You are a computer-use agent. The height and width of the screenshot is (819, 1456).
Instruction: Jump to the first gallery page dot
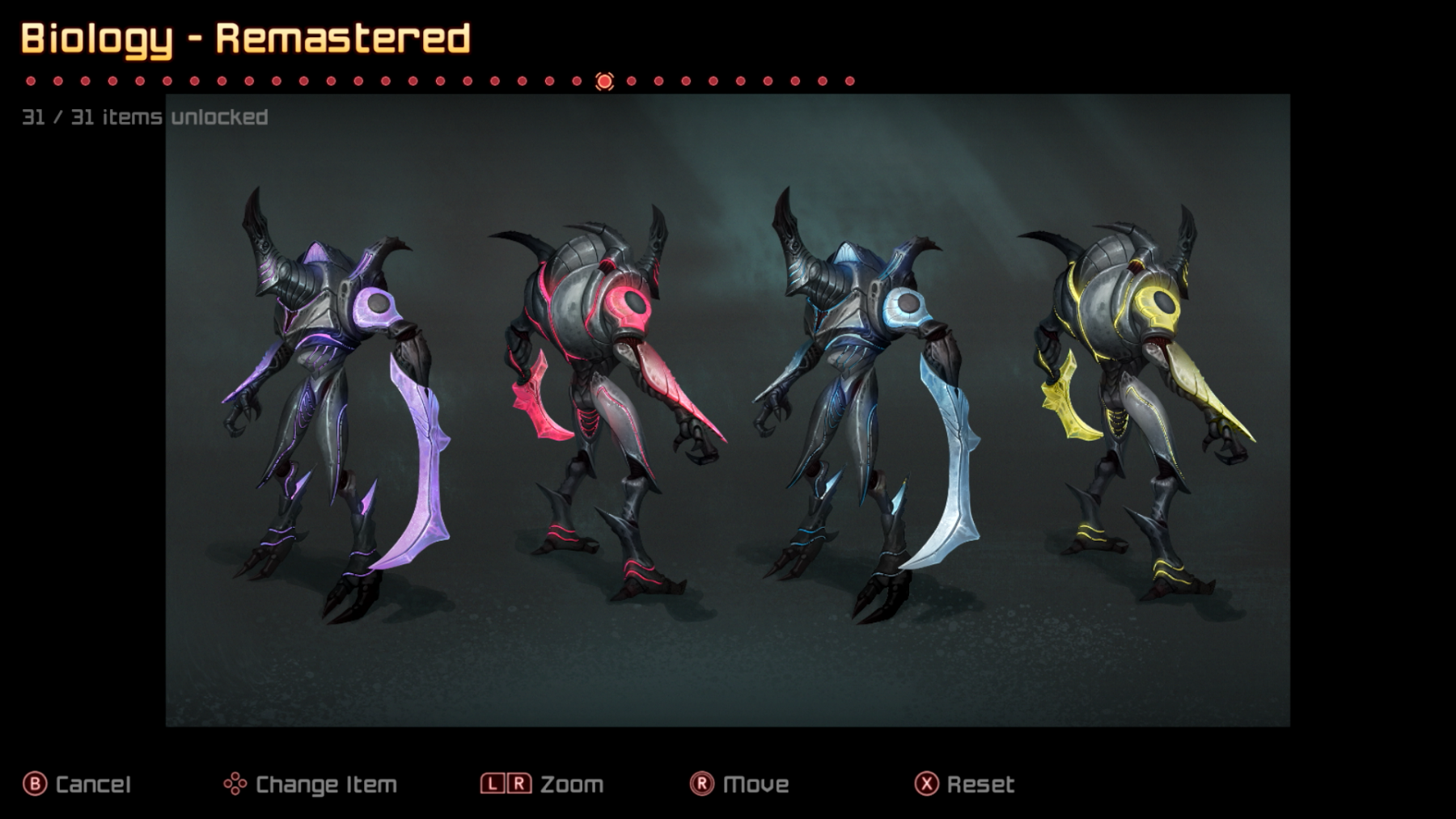(31, 81)
